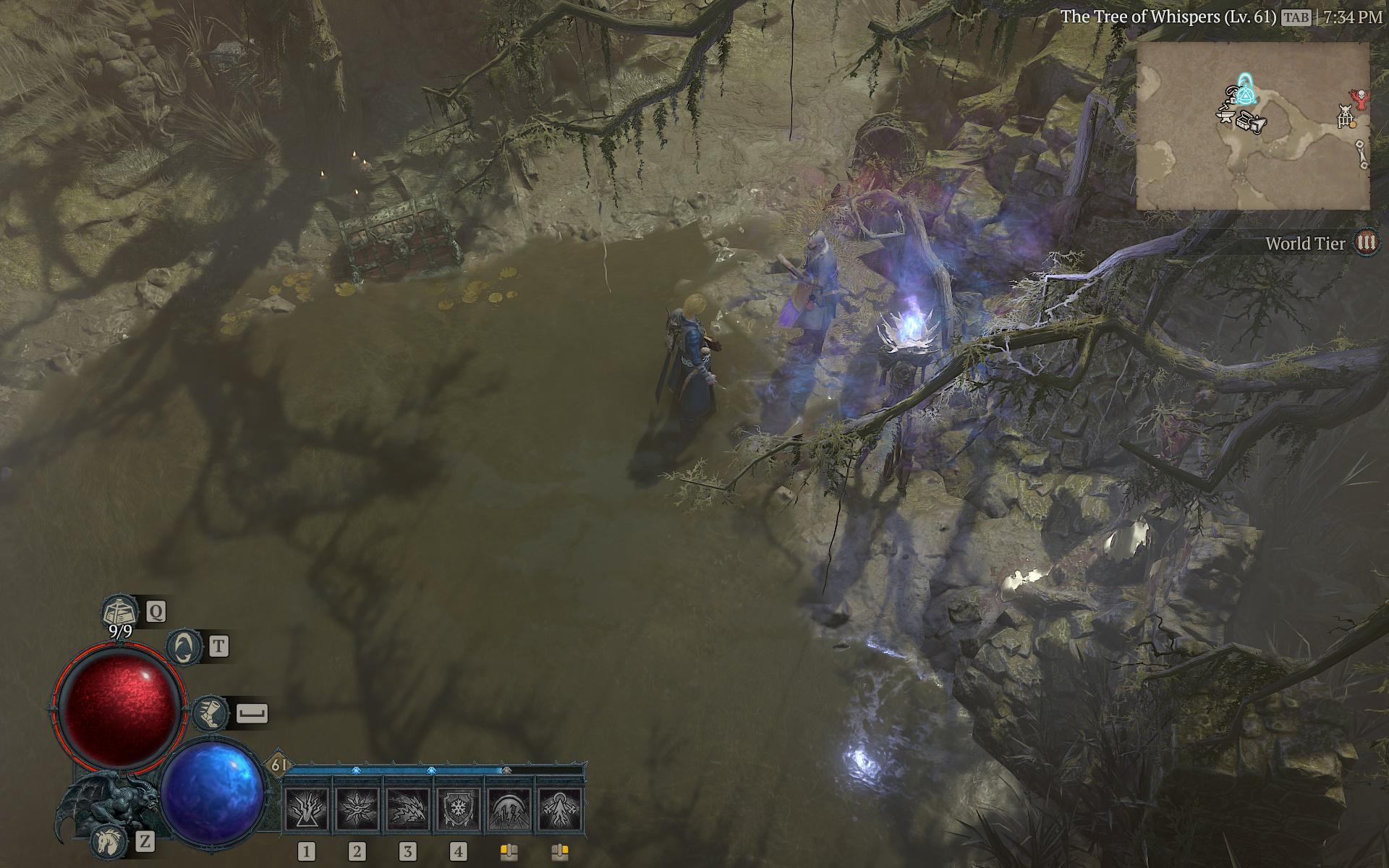Activate the last skill with tree emblem
This screenshot has width=1389, height=868.
click(x=560, y=809)
